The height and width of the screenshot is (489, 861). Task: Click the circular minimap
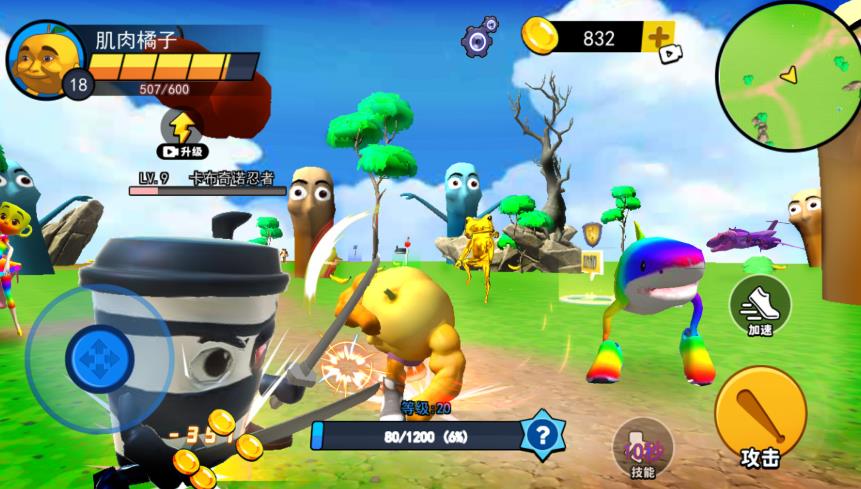pos(789,75)
